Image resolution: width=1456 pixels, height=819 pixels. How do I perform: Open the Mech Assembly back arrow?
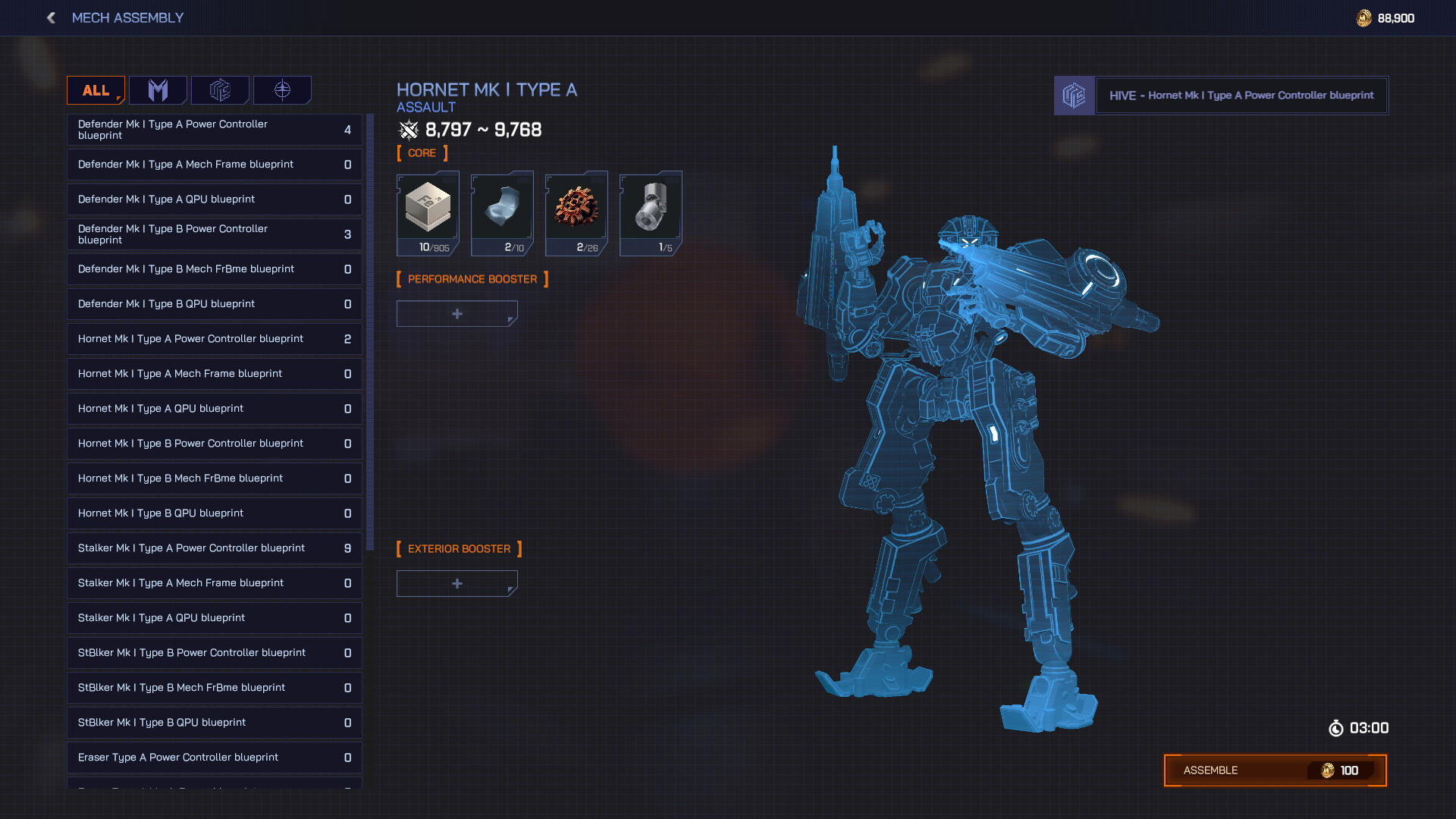tap(50, 17)
